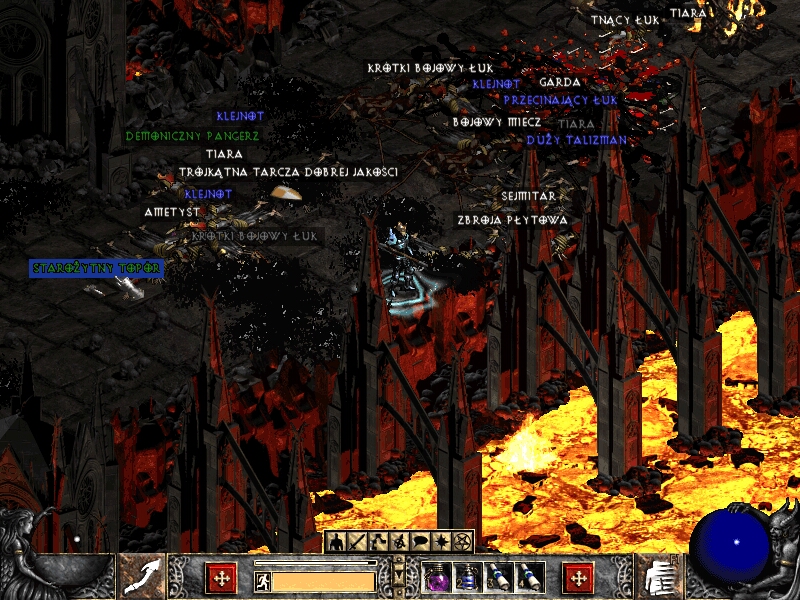Open the right-hand skill selector
This screenshot has width=800, height=600.
656,576
